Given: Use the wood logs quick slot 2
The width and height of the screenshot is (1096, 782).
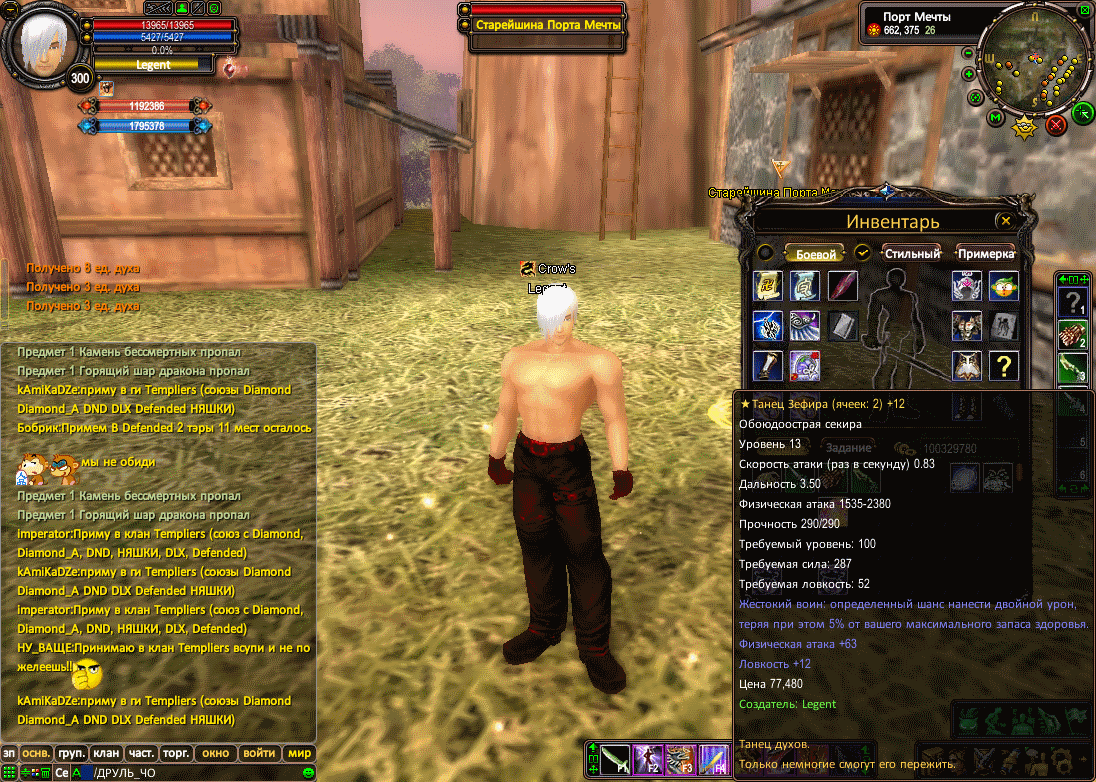Looking at the screenshot, I should tap(1073, 335).
